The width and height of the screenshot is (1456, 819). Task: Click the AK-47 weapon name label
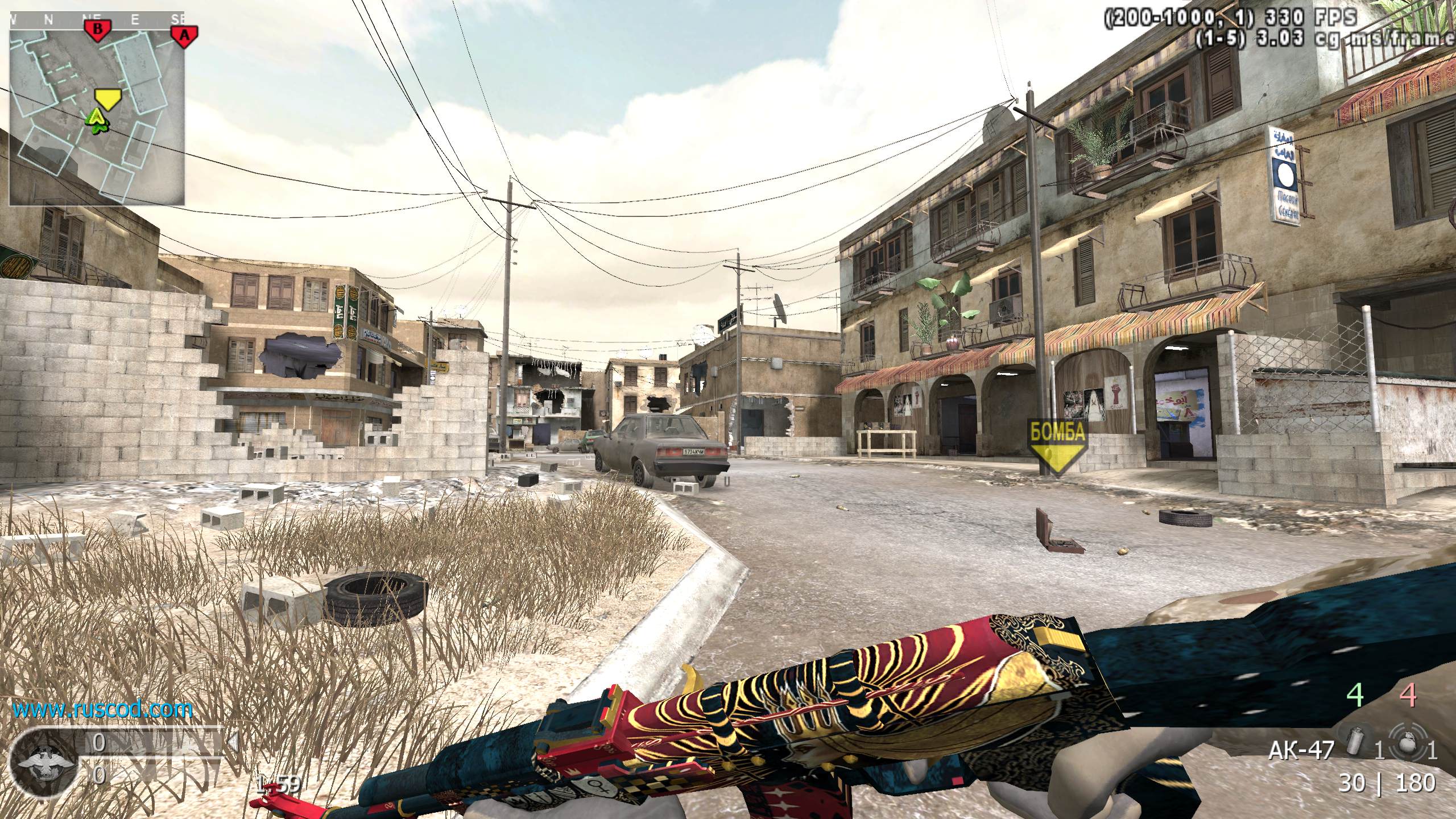click(x=1300, y=751)
